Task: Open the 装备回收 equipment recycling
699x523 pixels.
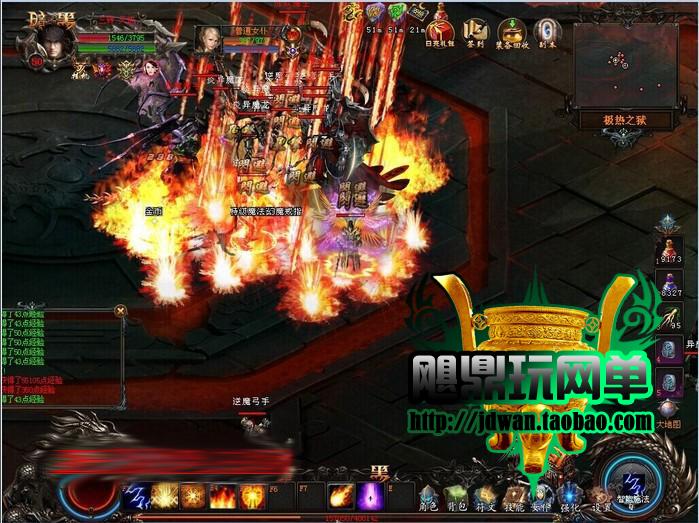Action: (513, 30)
